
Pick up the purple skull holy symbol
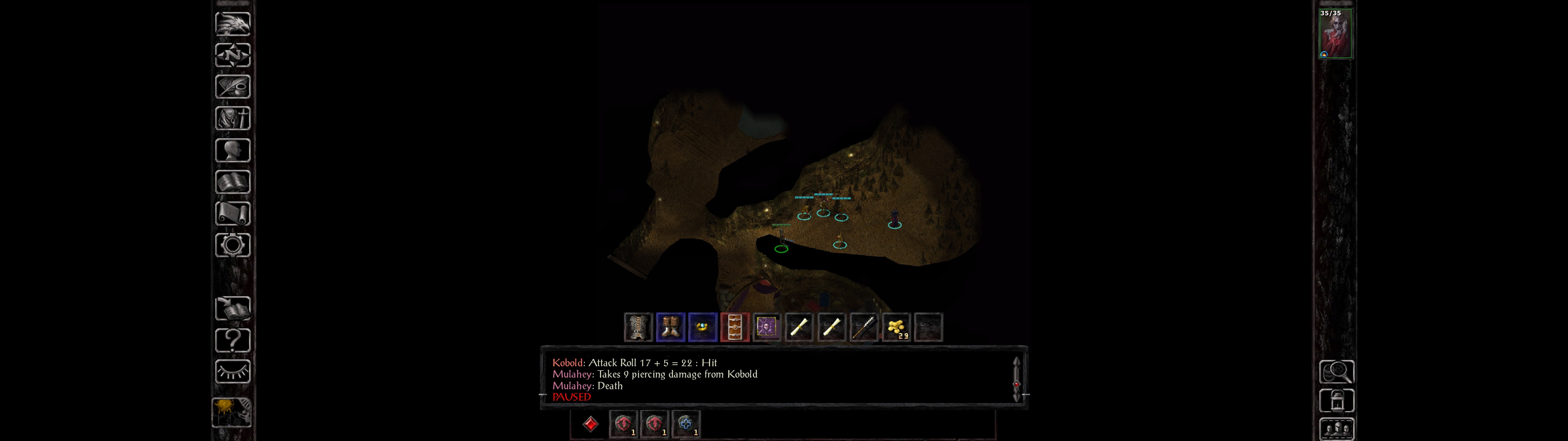(x=767, y=328)
